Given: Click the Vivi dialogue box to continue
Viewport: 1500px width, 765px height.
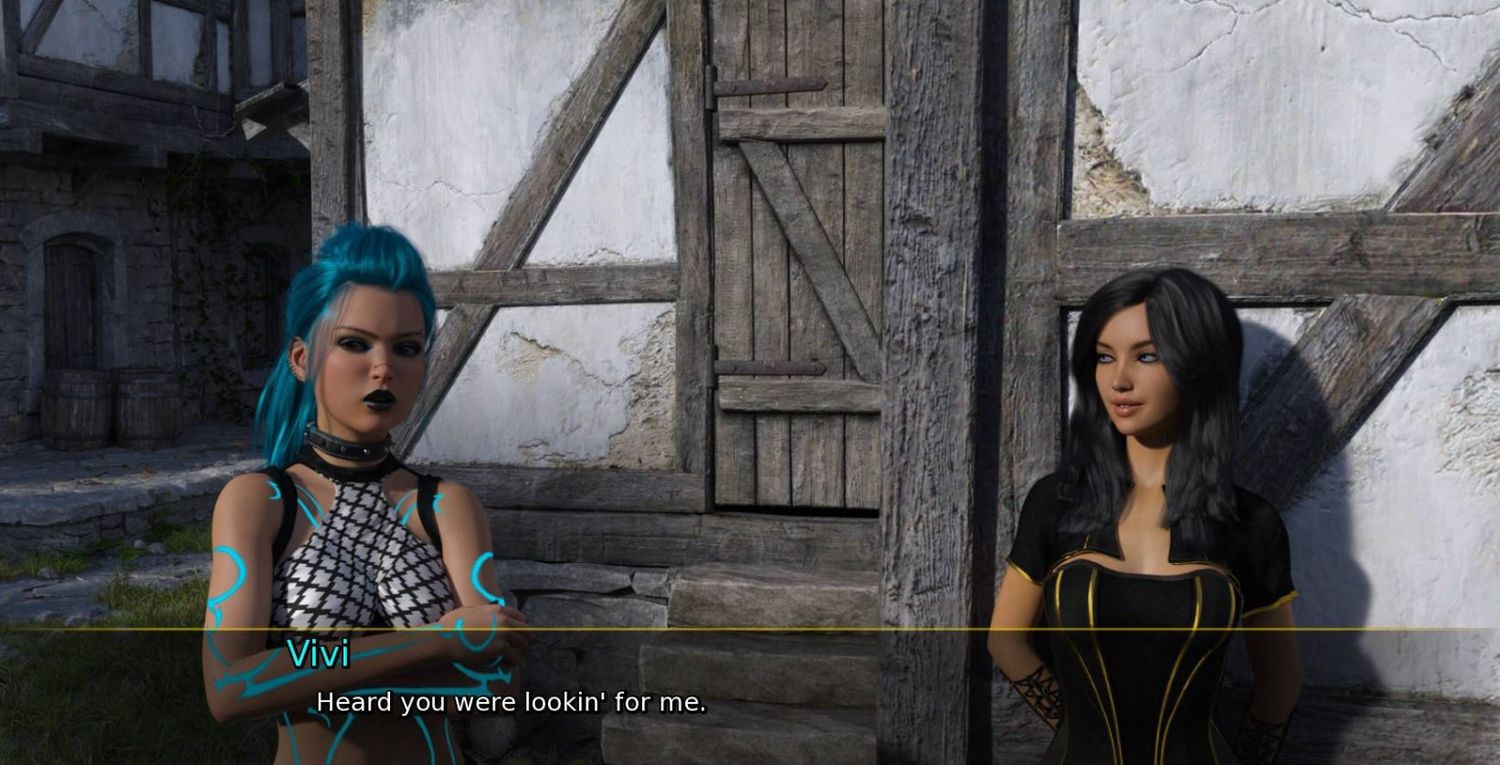Looking at the screenshot, I should tap(750, 697).
